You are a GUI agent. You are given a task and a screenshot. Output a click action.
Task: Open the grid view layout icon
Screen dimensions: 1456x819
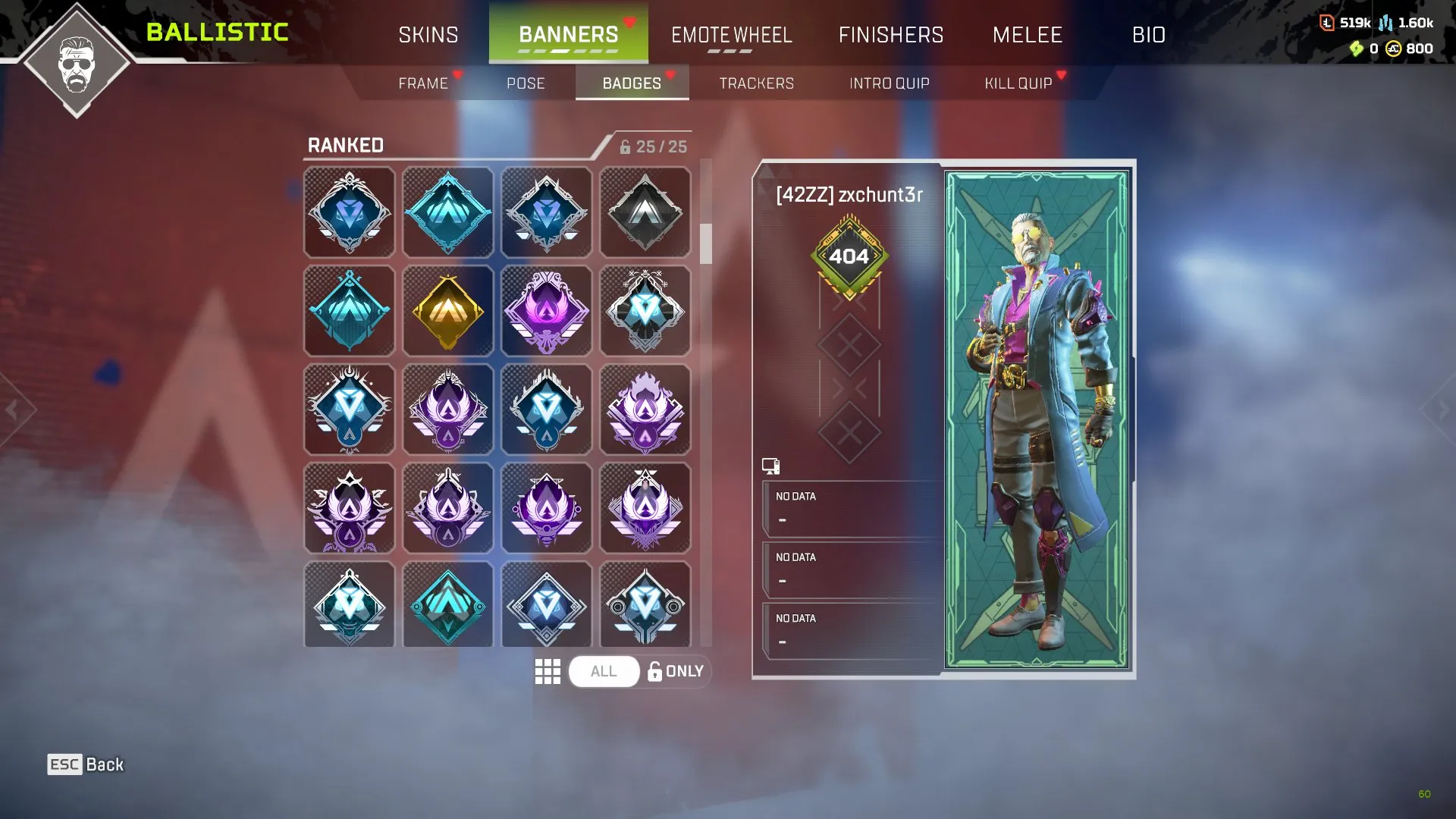tap(548, 670)
